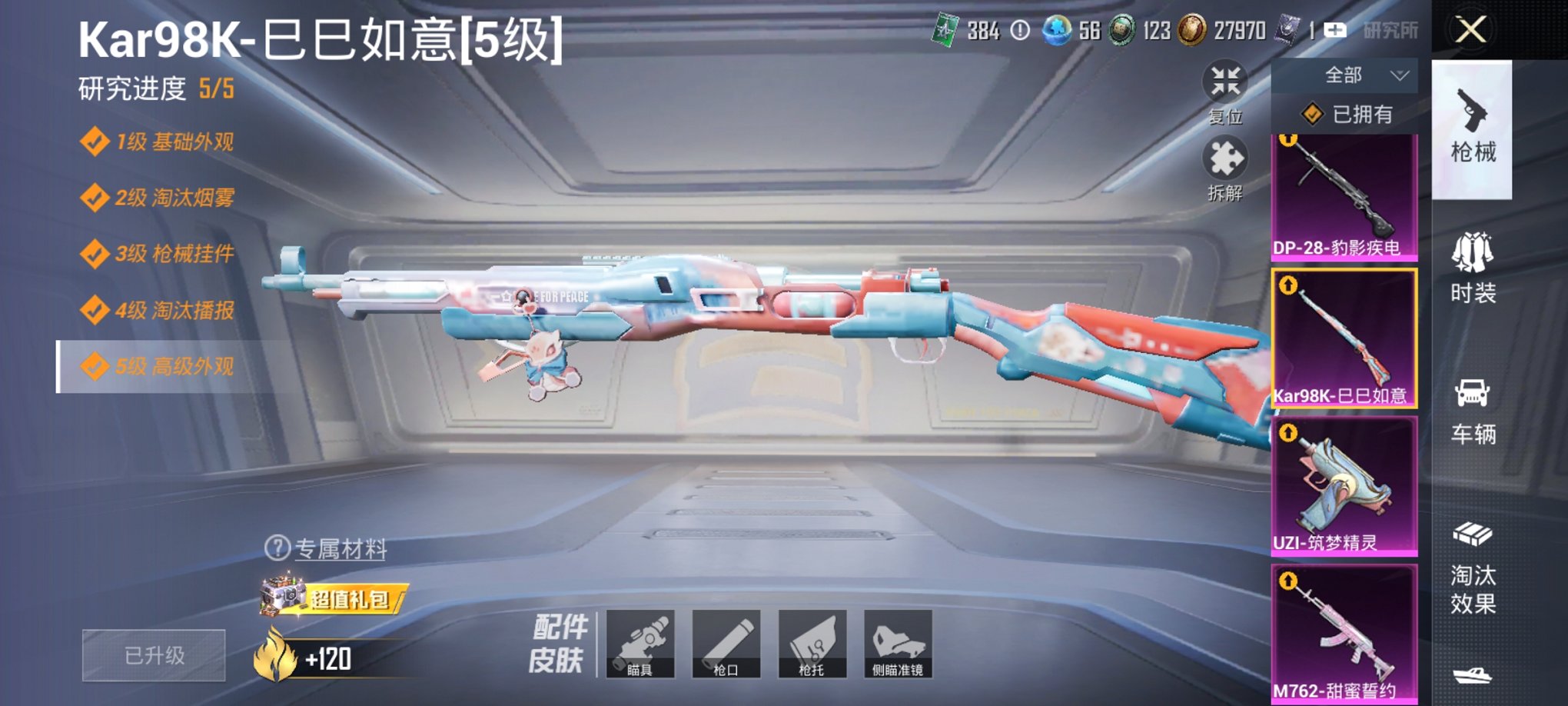Screen dimensions: 1568x706
Task: Expand 研究进度 progress details
Action: tap(156, 87)
